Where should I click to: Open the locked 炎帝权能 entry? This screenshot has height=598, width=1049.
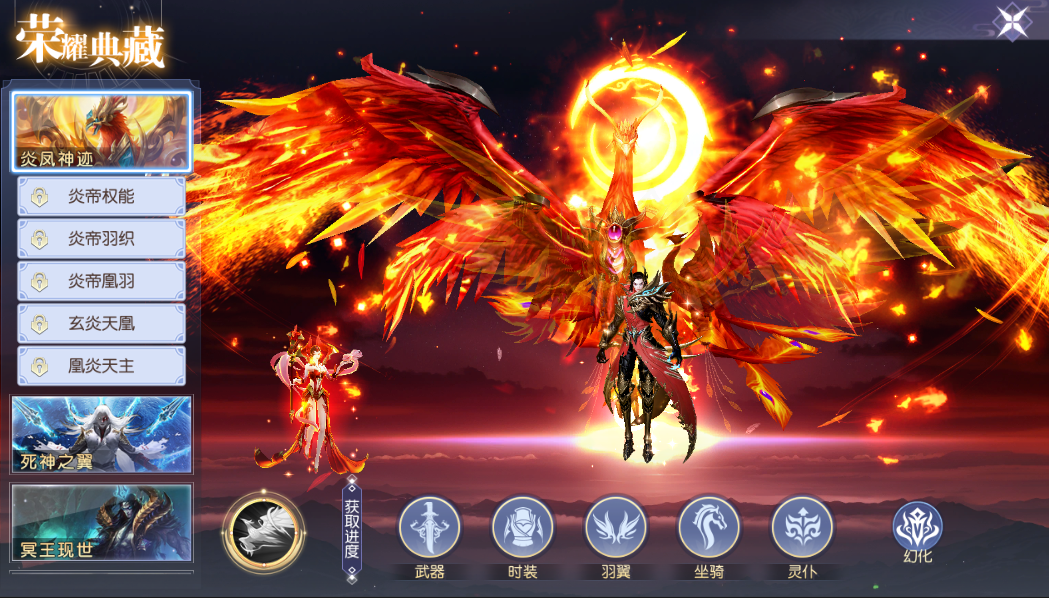point(101,197)
